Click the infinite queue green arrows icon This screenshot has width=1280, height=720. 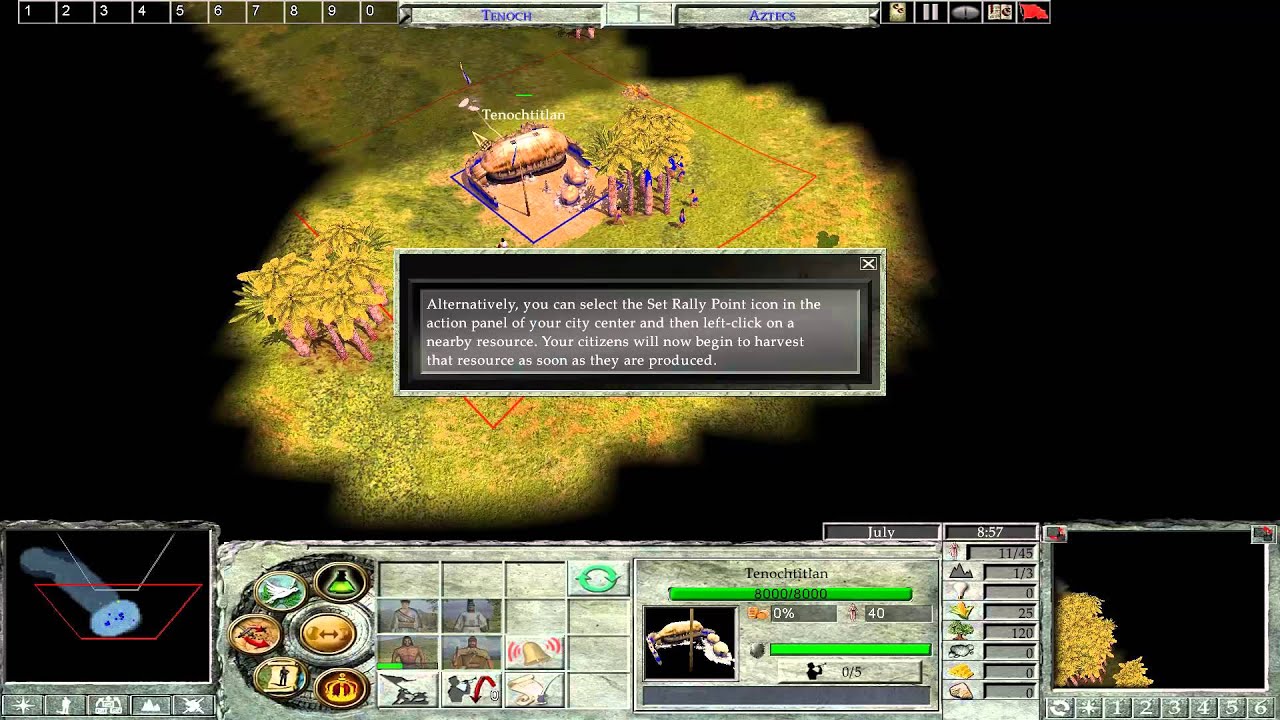597,578
